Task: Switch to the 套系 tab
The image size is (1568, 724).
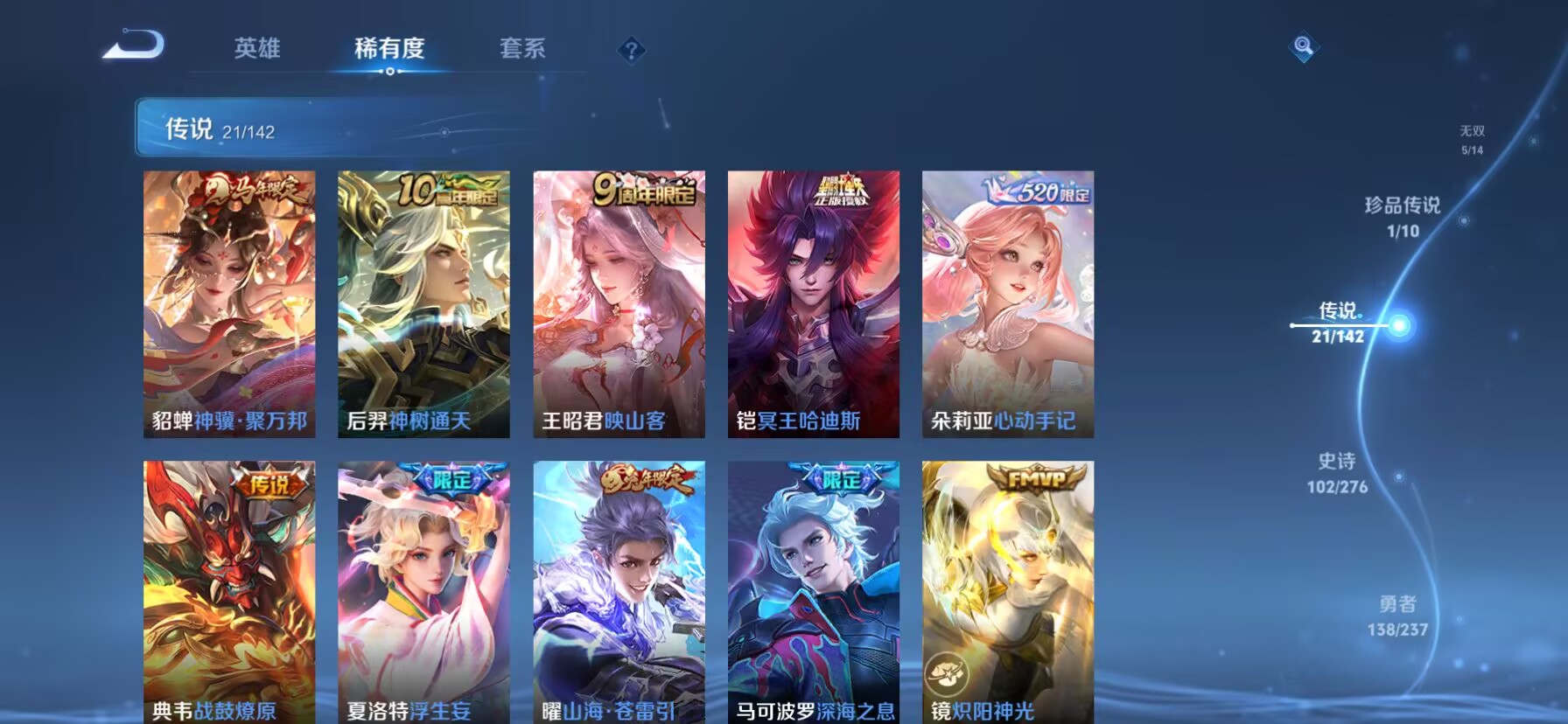Action: tap(522, 49)
